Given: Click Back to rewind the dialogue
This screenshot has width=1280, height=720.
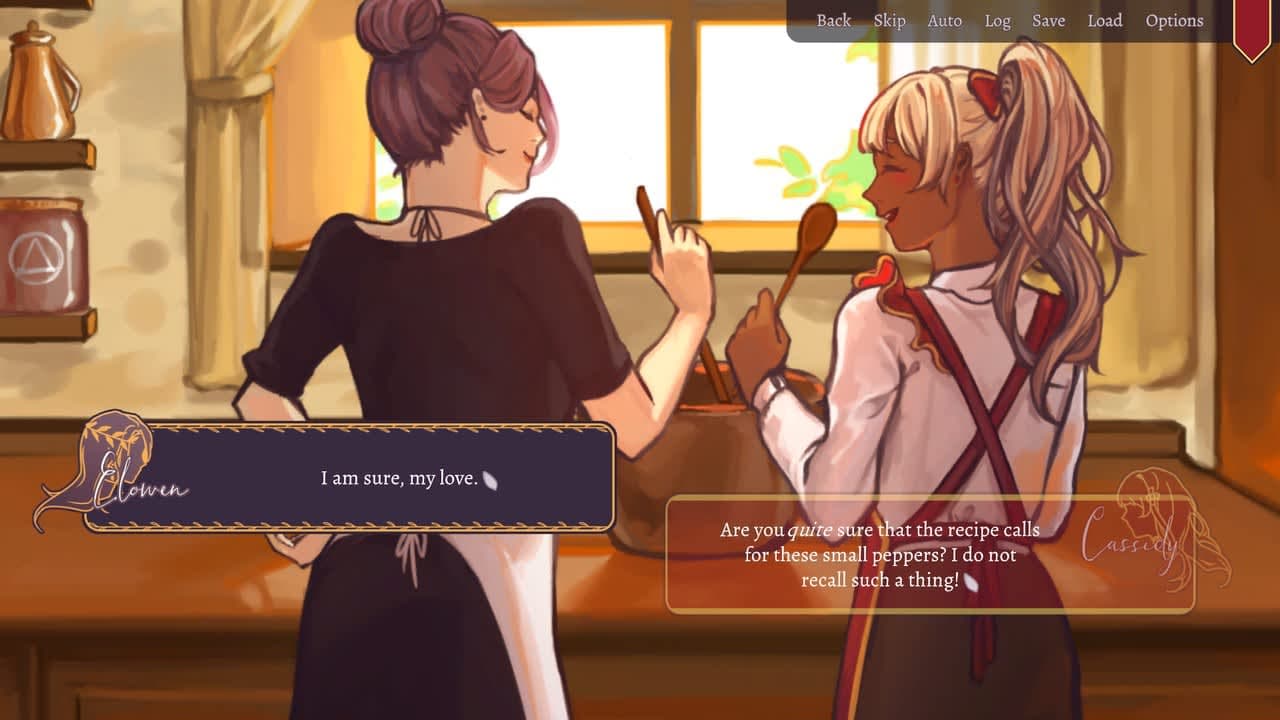Looking at the screenshot, I should coord(832,20).
